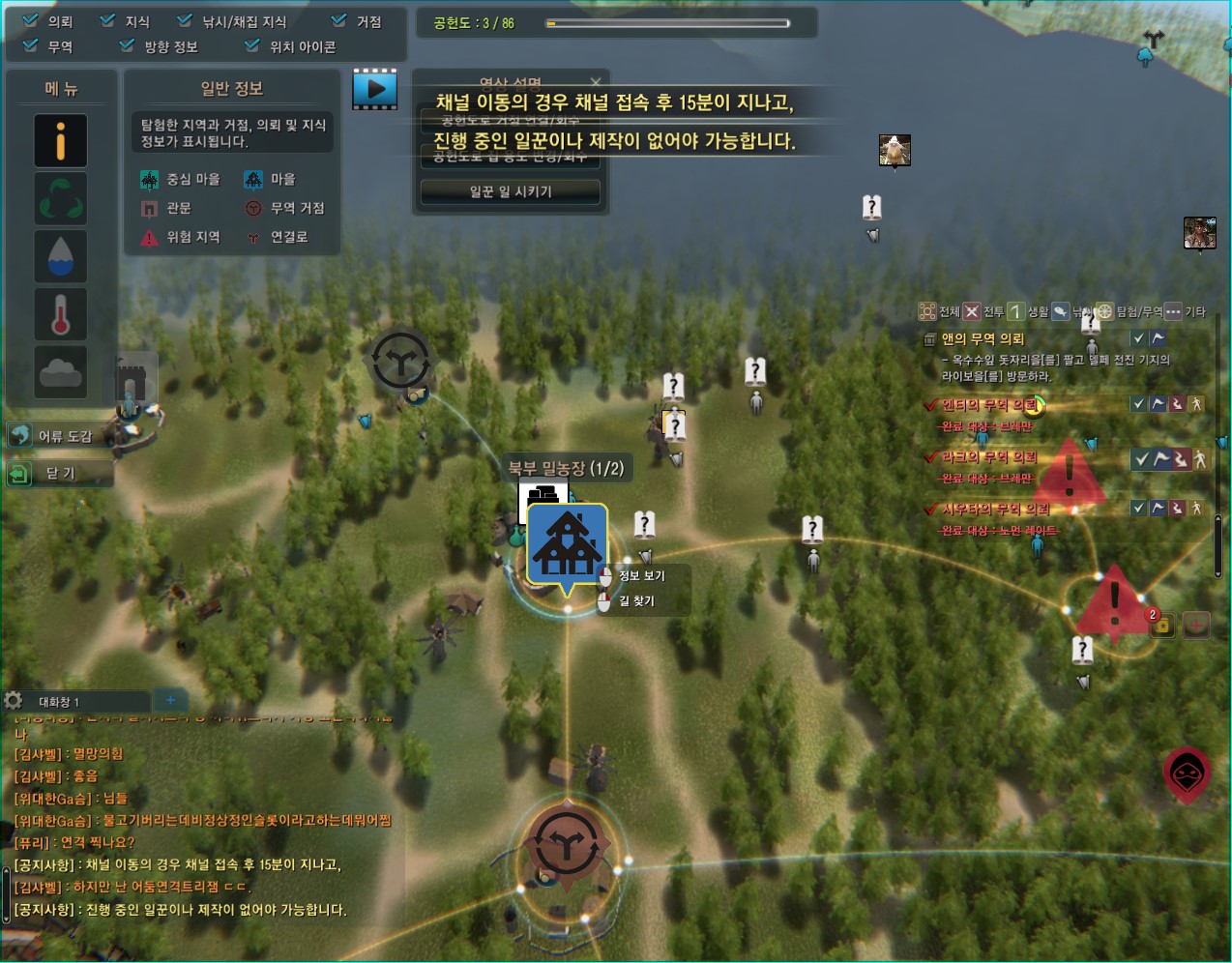This screenshot has width=1232, height=963.
Task: Show the thermometer temperature overlay
Action: point(61,314)
